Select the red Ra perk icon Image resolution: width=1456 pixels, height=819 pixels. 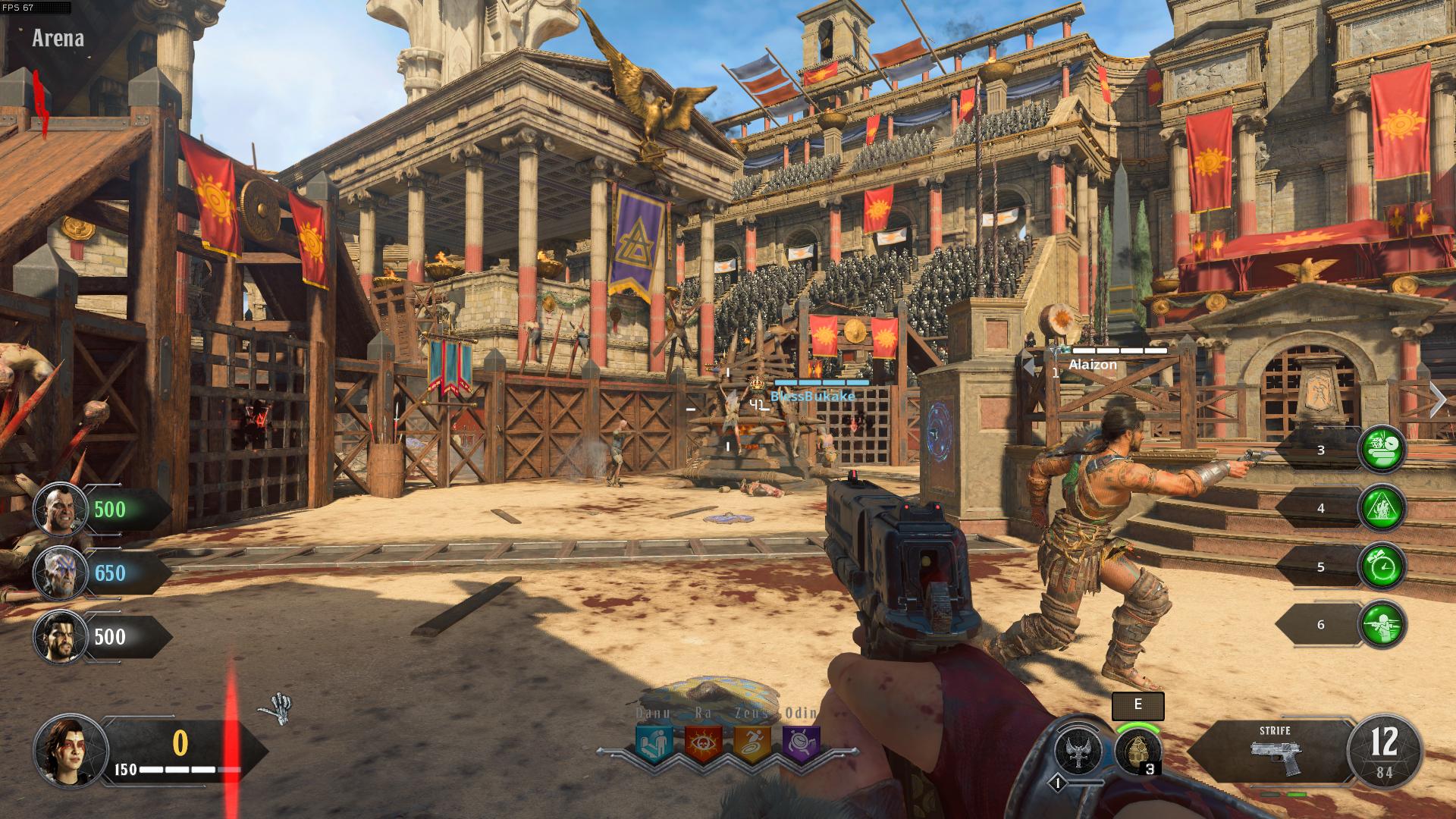click(703, 744)
